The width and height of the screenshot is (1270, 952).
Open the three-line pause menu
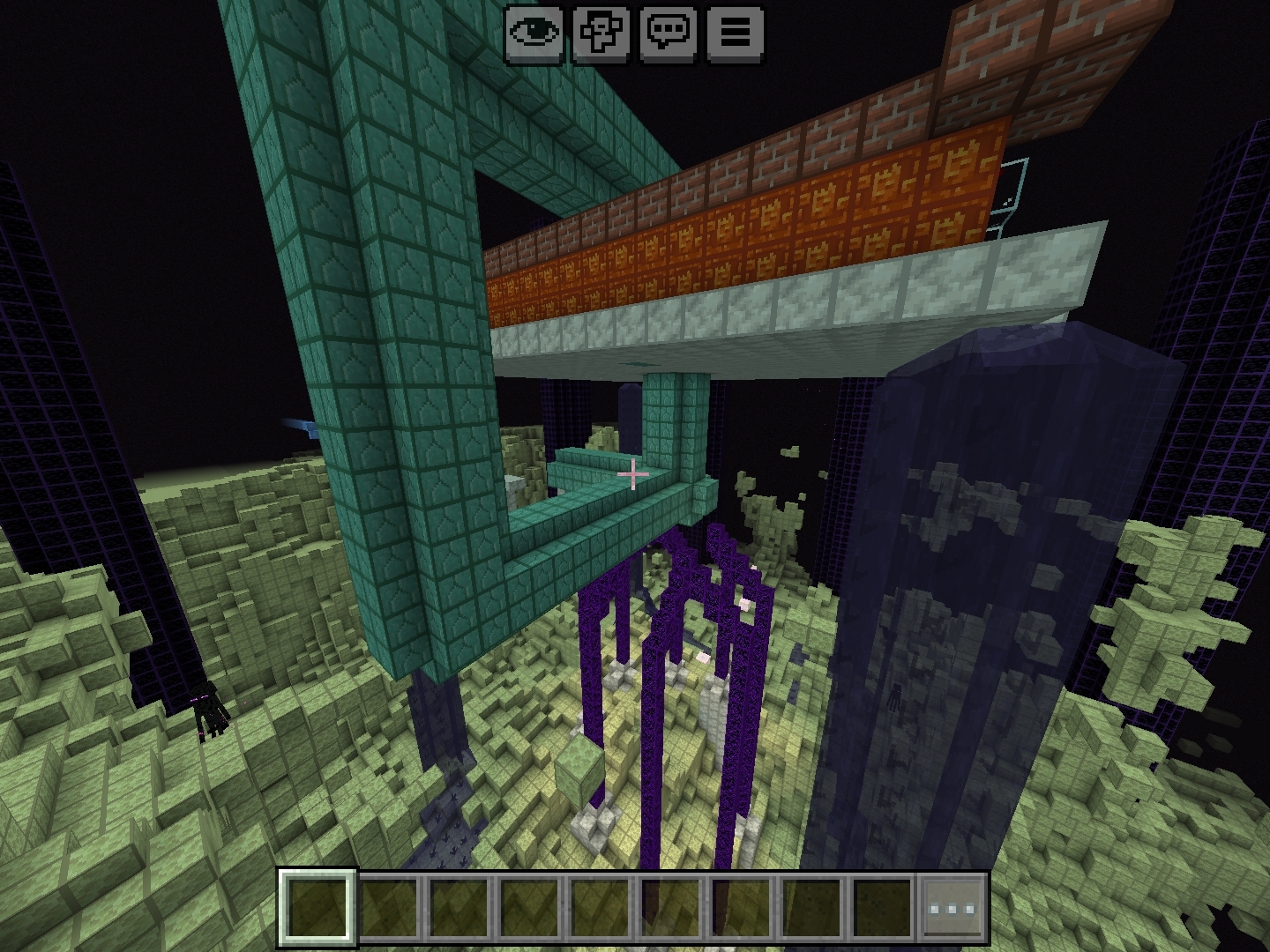point(736,33)
